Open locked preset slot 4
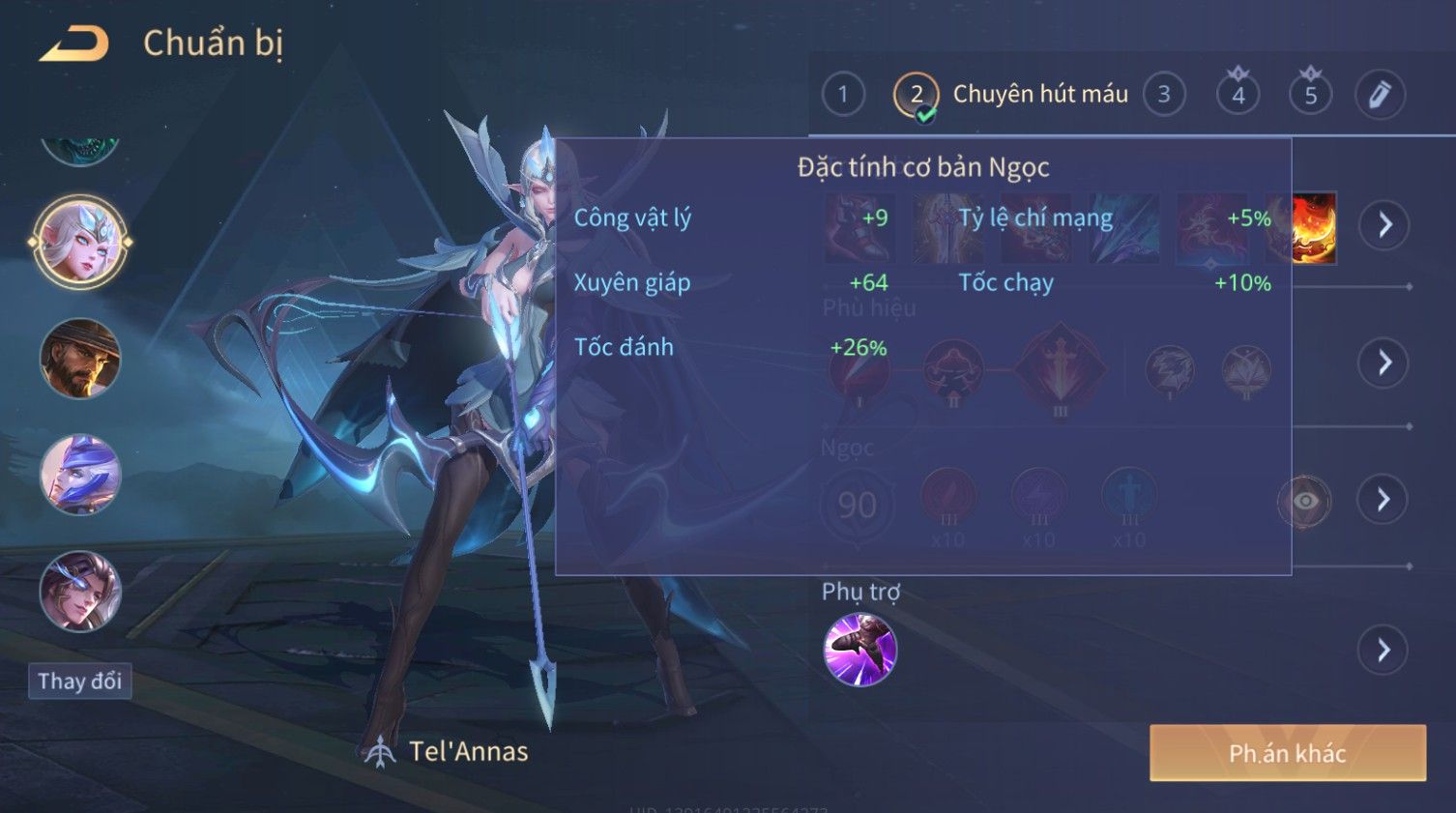 [x=1238, y=95]
